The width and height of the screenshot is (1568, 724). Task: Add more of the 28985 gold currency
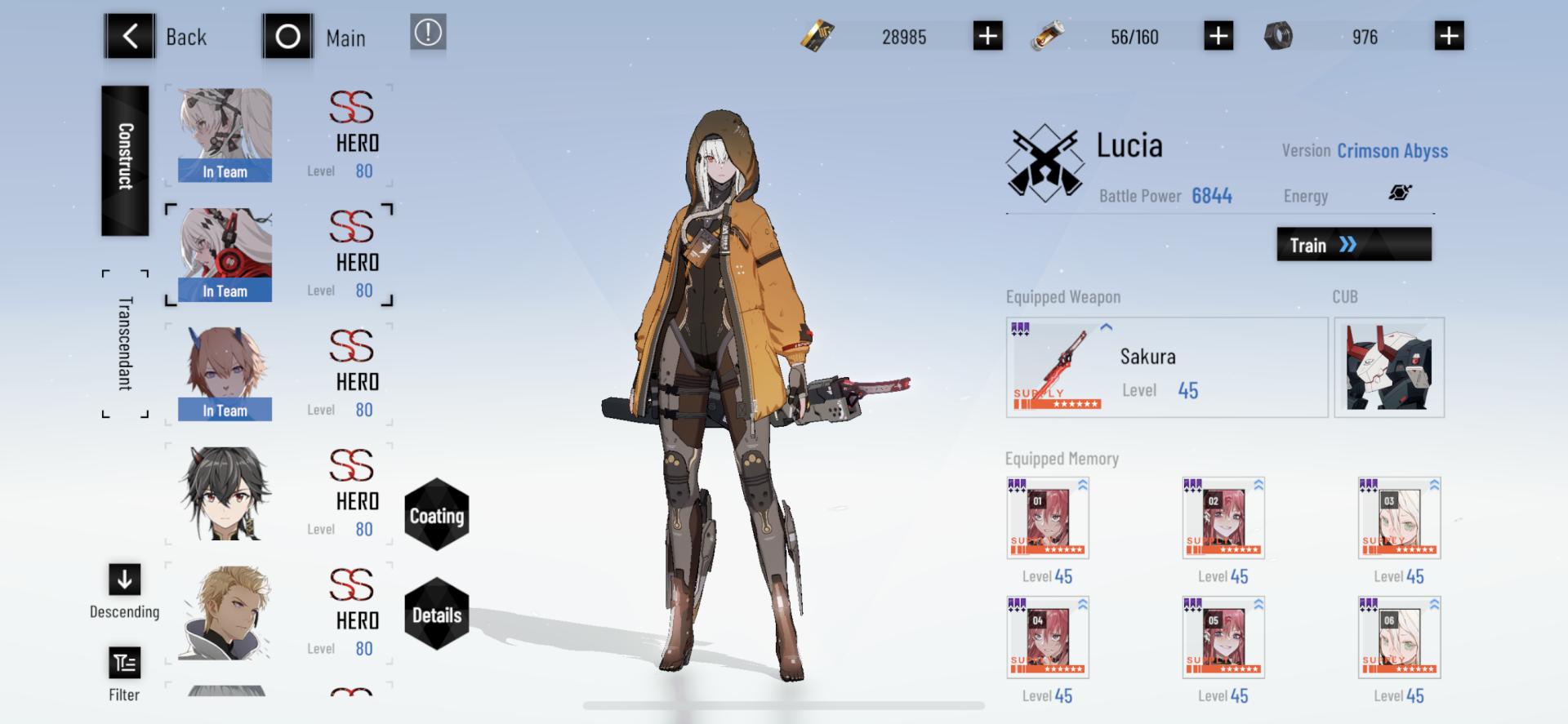987,37
